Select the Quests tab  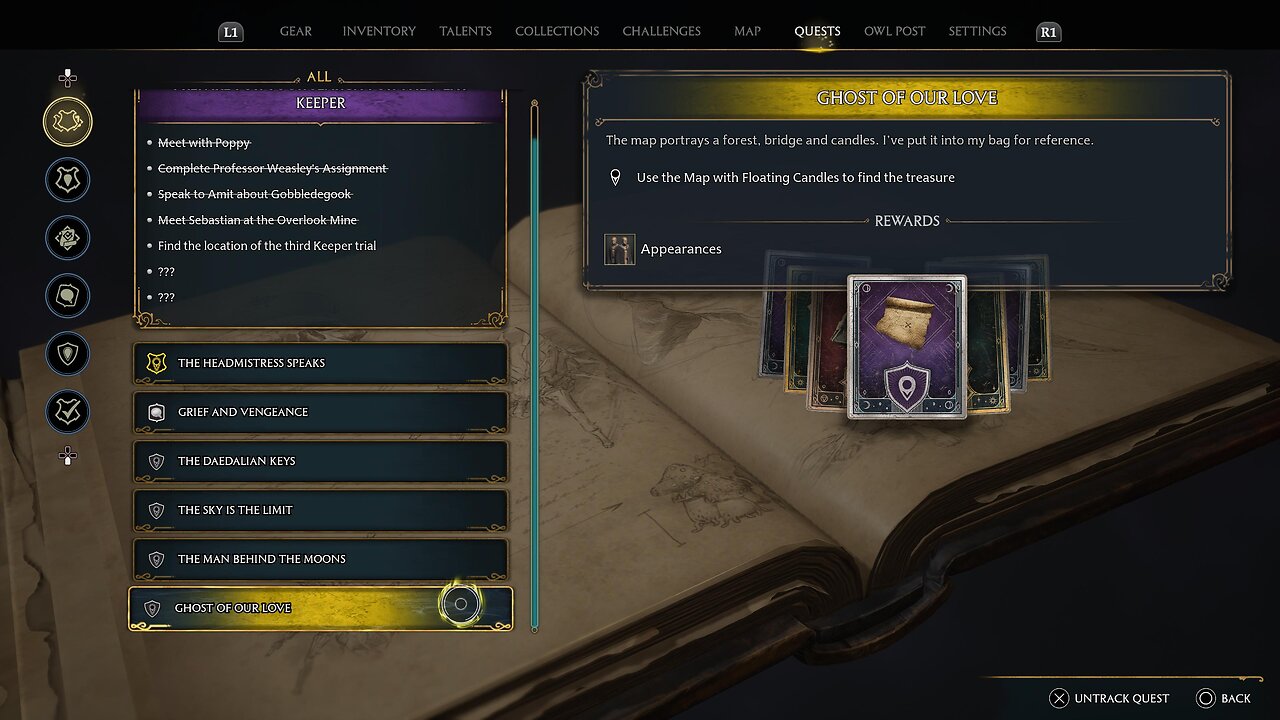pyautogui.click(x=817, y=31)
